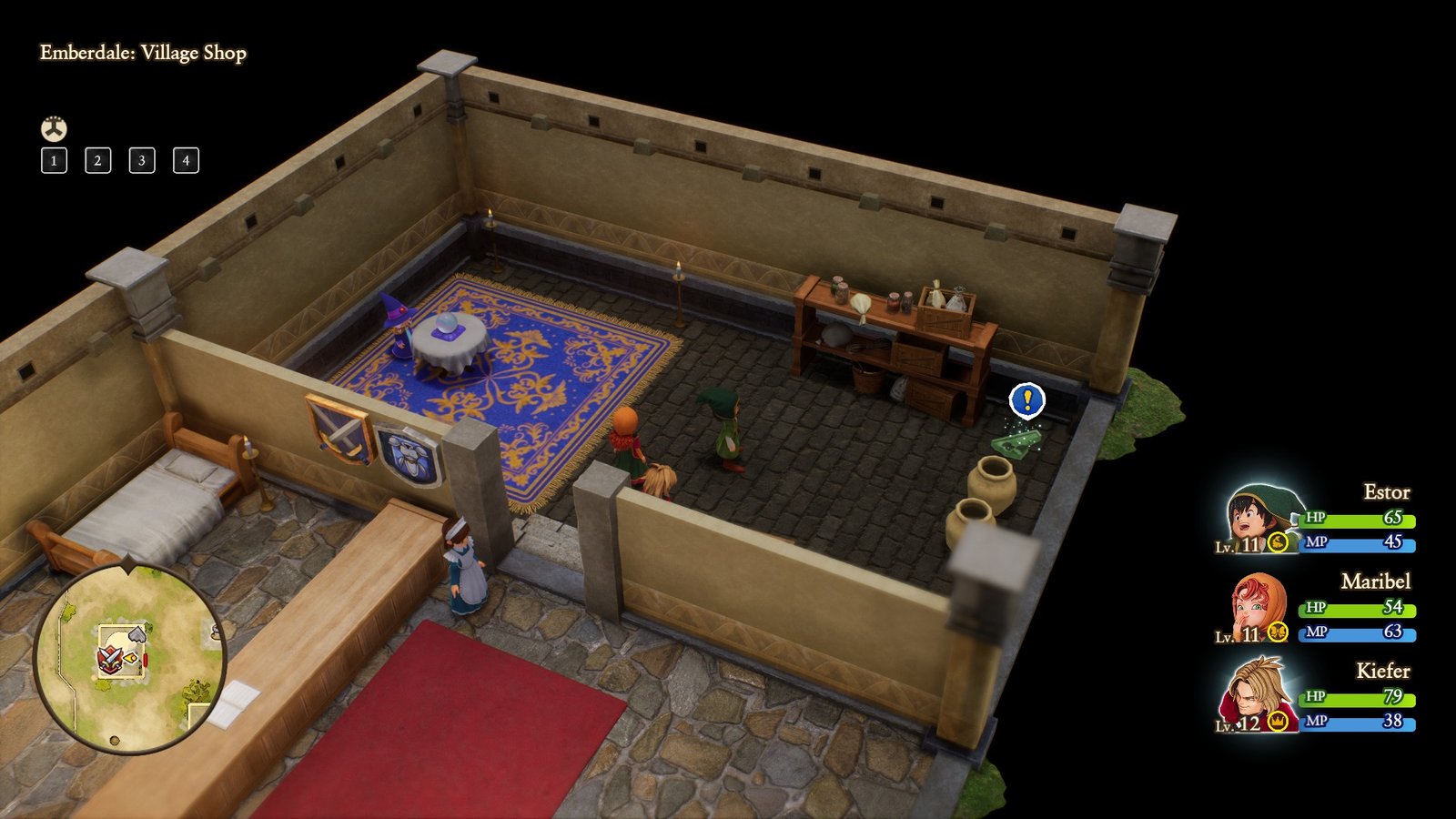Click Estor's blue MP bar
Image resolution: width=1456 pixels, height=819 pixels.
(1356, 545)
